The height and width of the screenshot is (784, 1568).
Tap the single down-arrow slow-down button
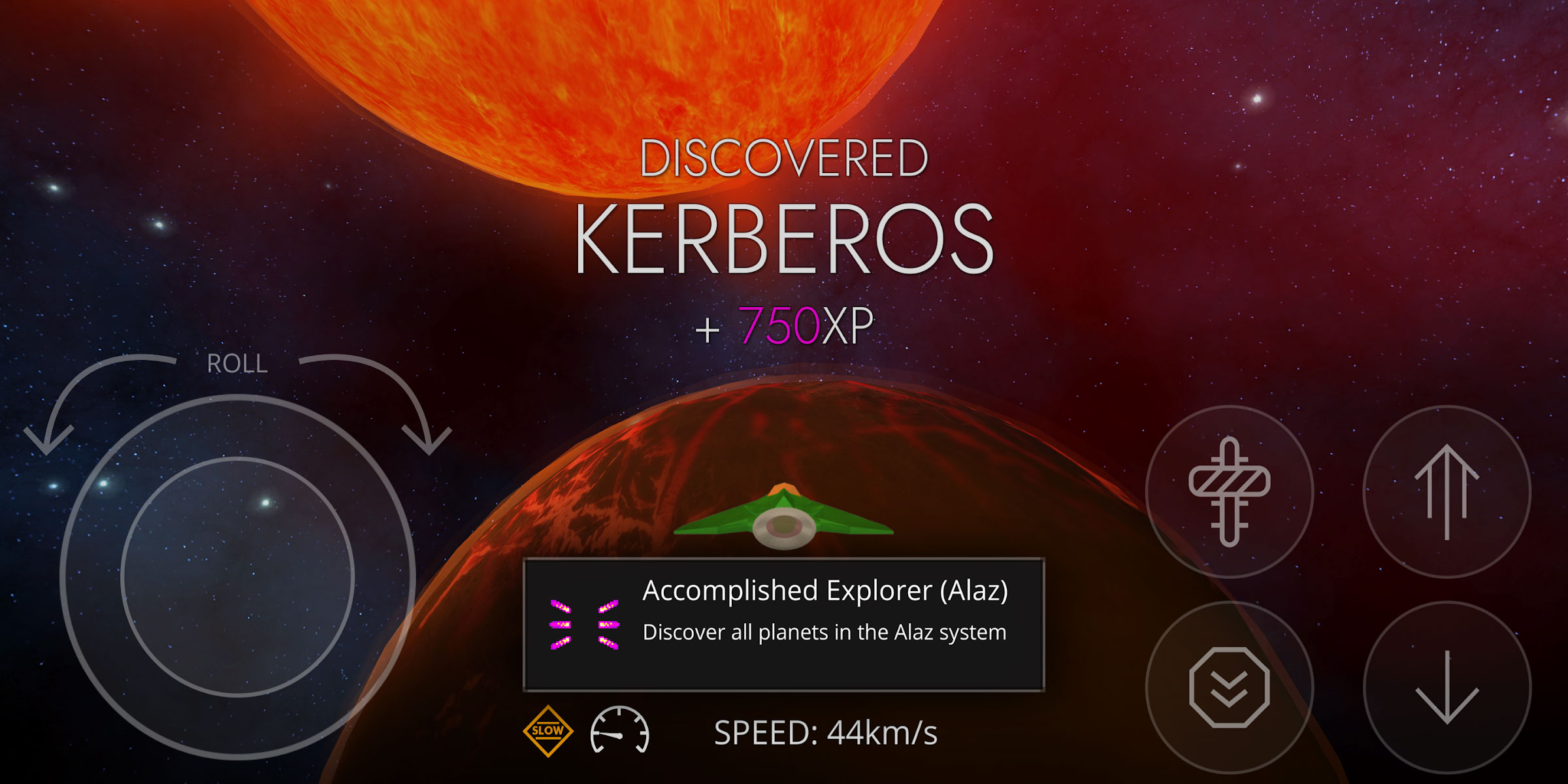[1446, 687]
